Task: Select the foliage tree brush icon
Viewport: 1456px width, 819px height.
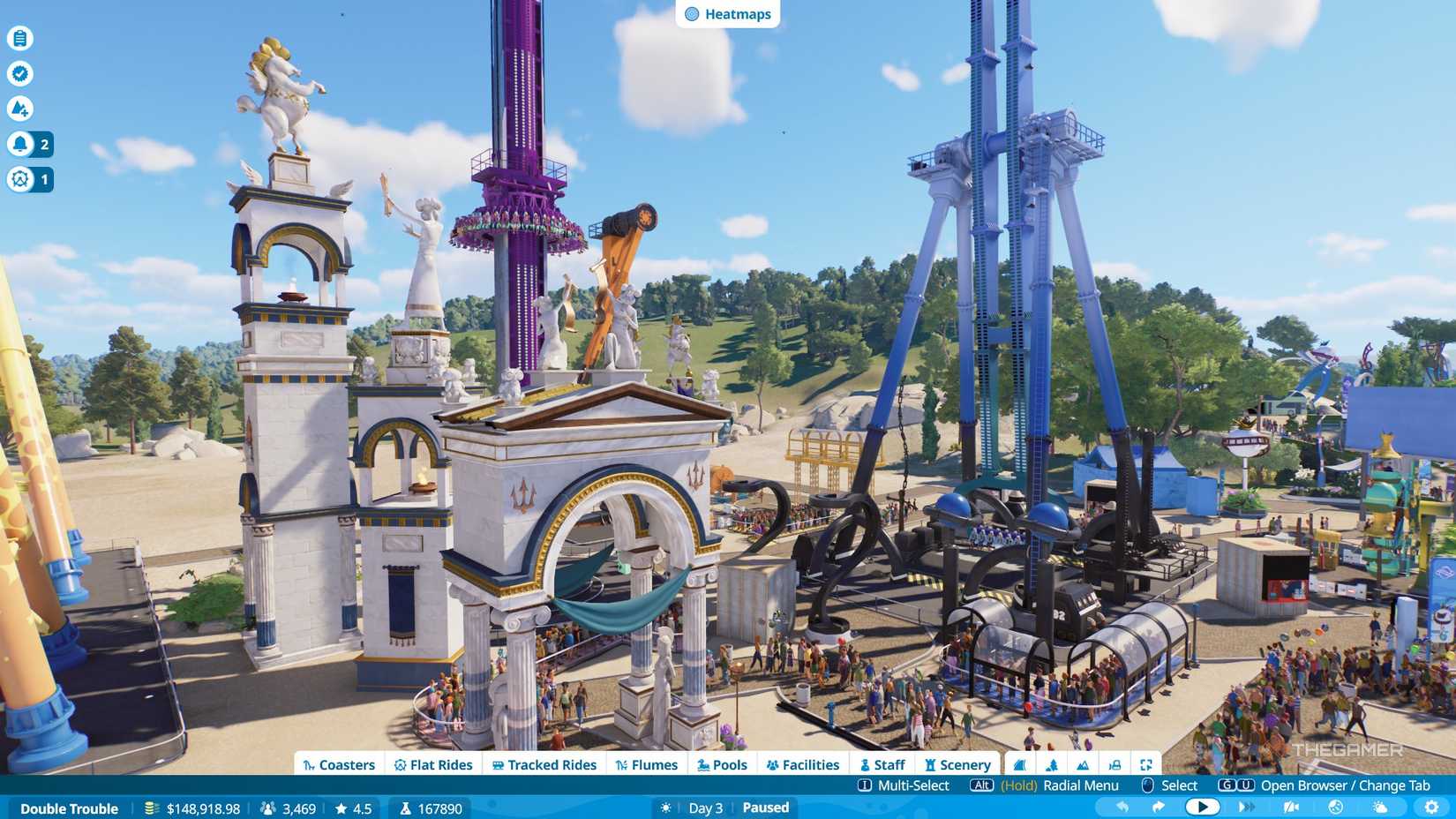Action: (x=1052, y=764)
